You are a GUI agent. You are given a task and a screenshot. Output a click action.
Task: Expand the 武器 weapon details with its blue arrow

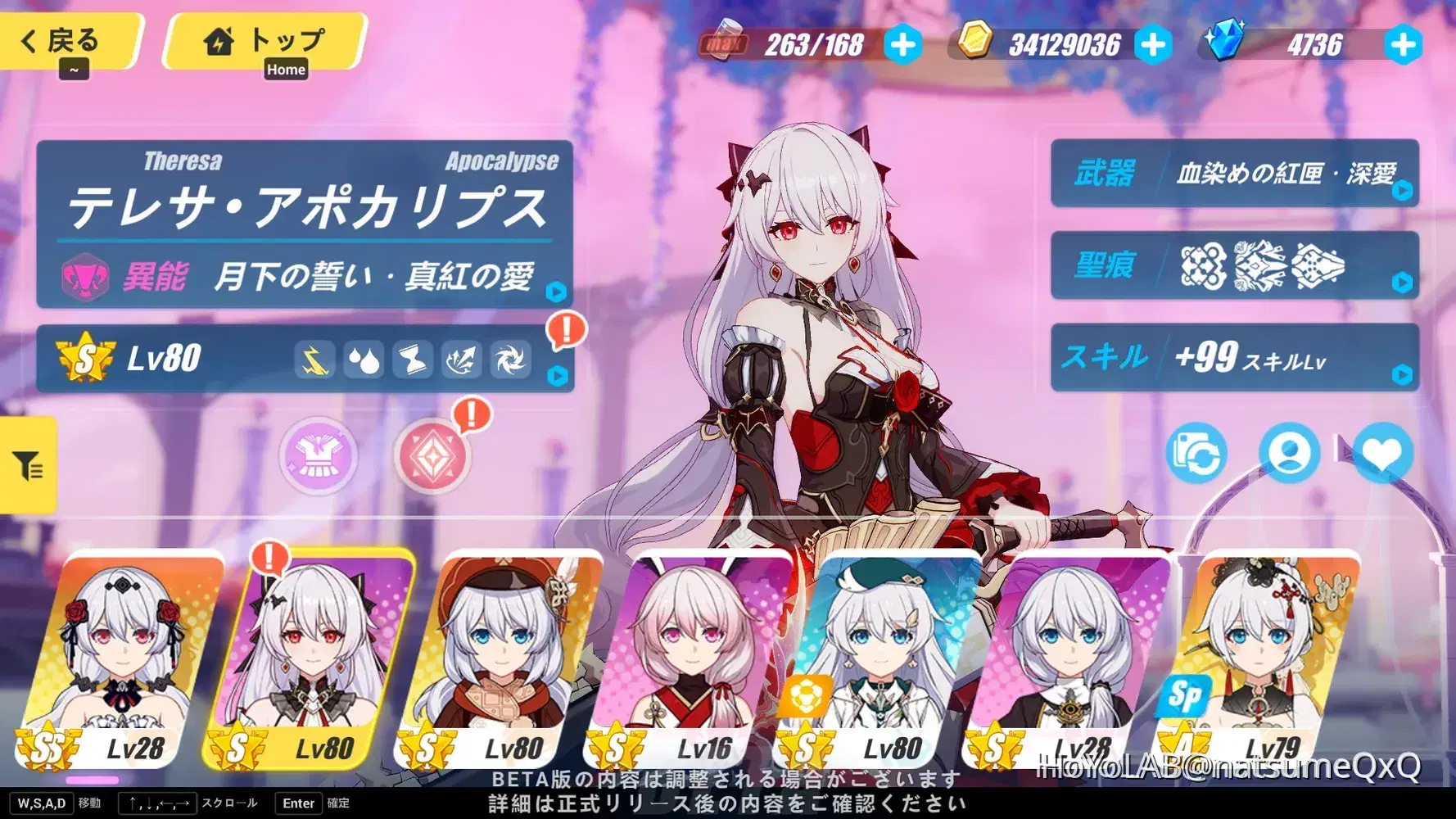[x=1404, y=190]
